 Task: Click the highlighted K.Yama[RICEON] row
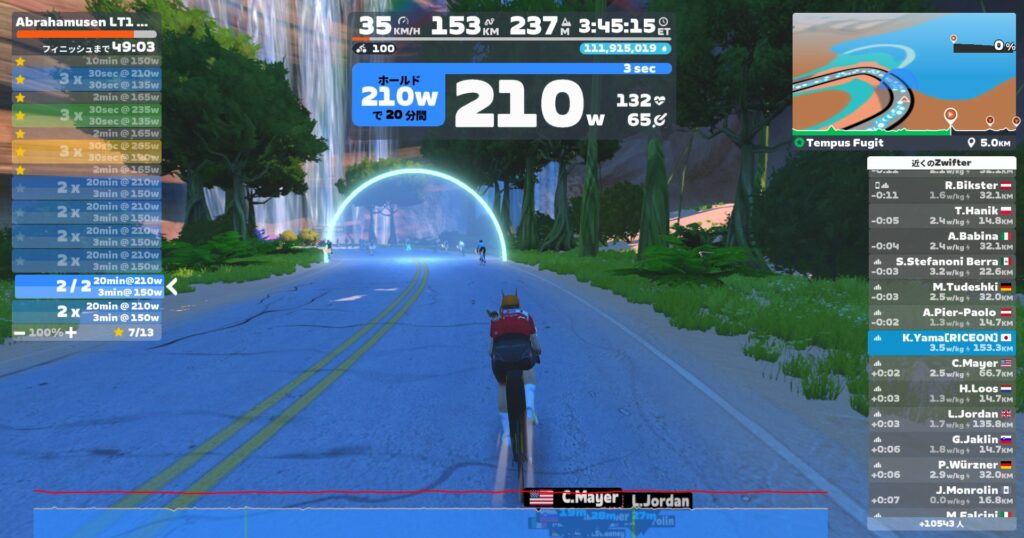(x=941, y=343)
